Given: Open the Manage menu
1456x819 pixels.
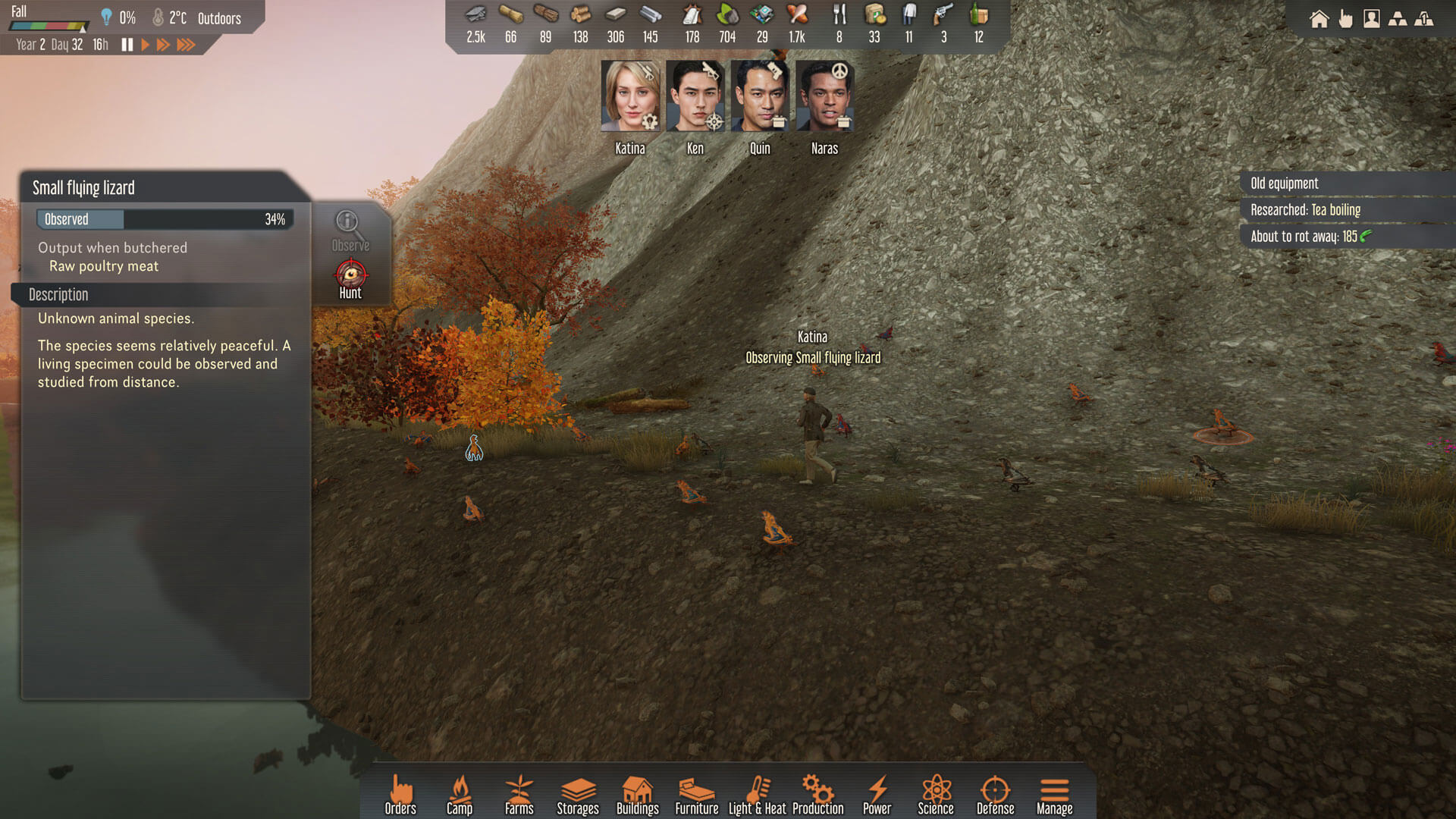Looking at the screenshot, I should [1054, 795].
